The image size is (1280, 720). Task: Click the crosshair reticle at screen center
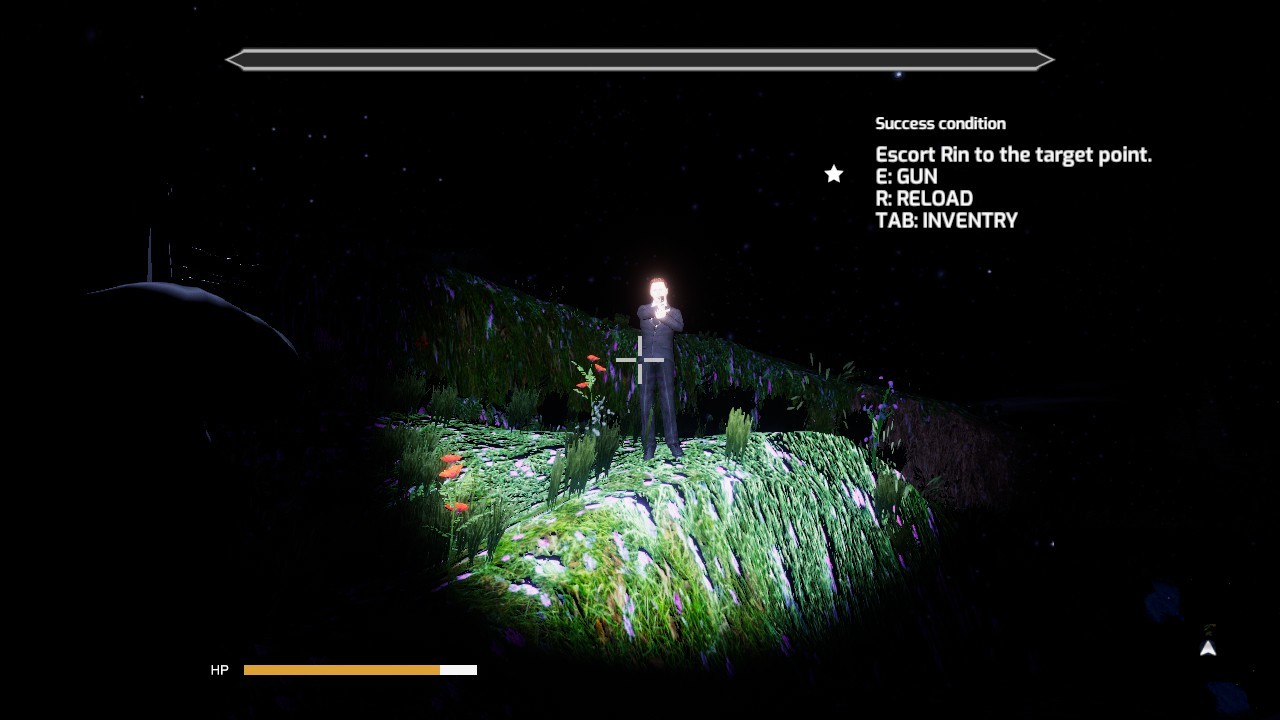pos(640,358)
